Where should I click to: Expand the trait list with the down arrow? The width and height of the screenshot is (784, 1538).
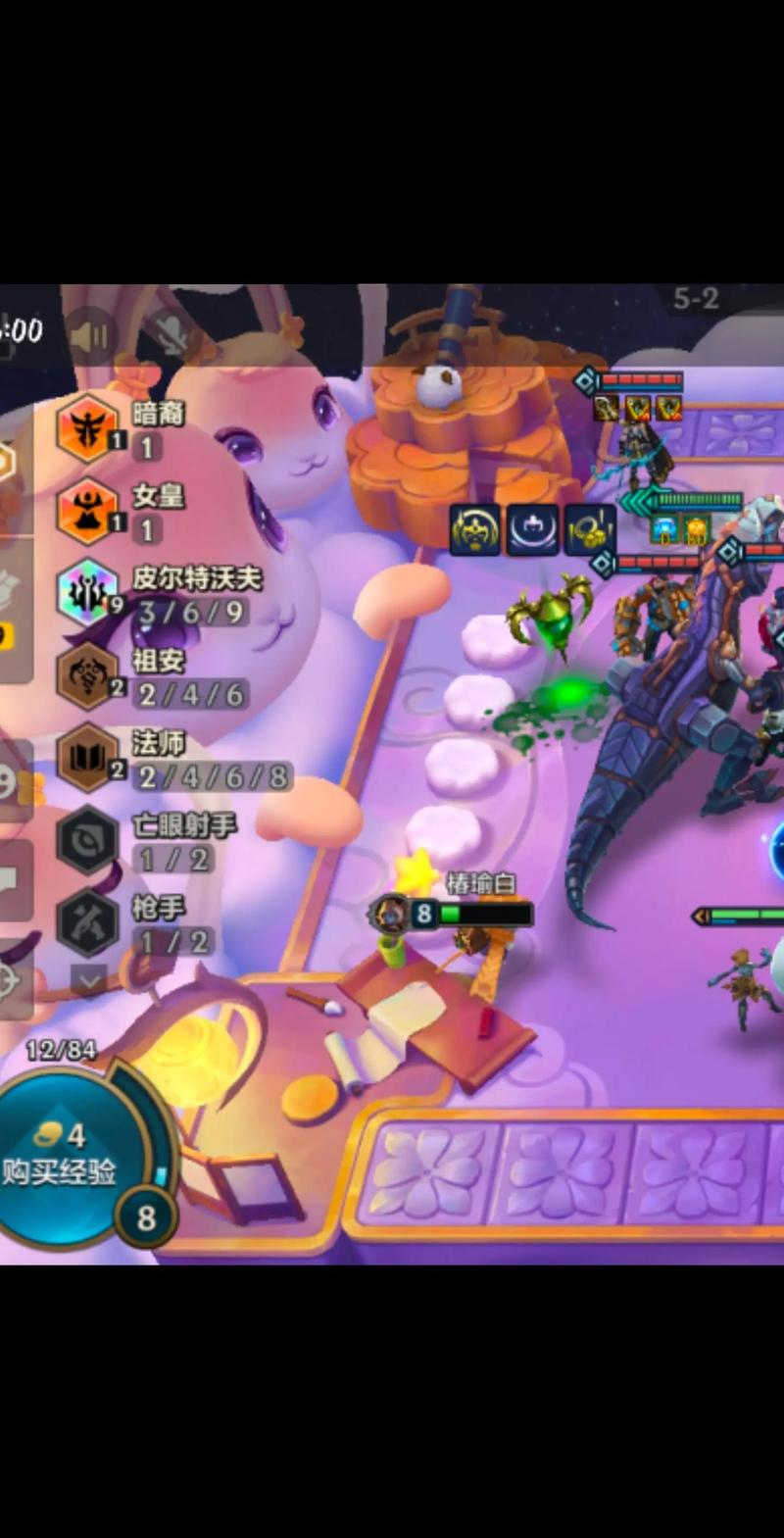click(x=89, y=978)
